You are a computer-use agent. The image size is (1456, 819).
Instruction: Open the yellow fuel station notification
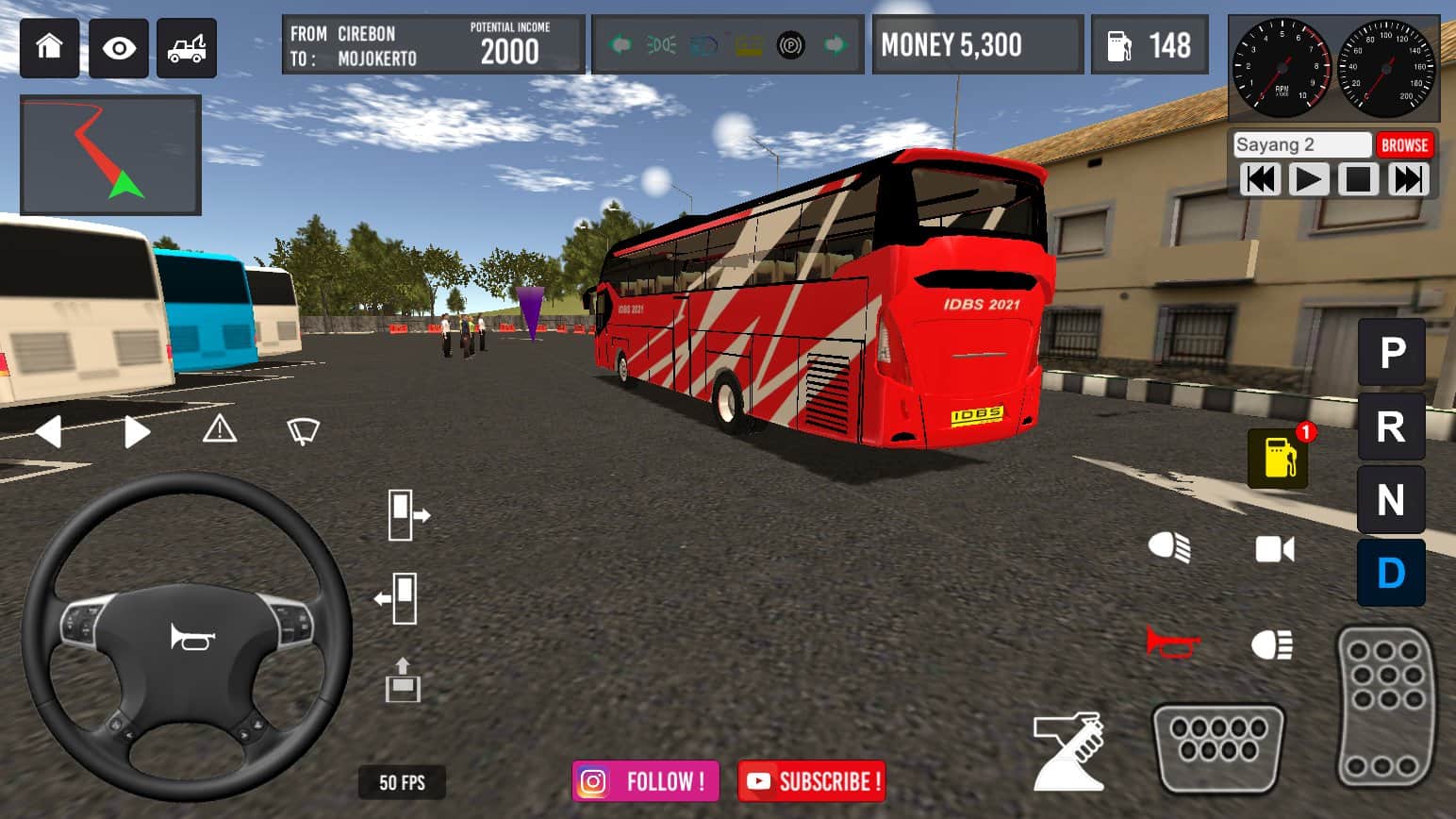[x=1279, y=458]
